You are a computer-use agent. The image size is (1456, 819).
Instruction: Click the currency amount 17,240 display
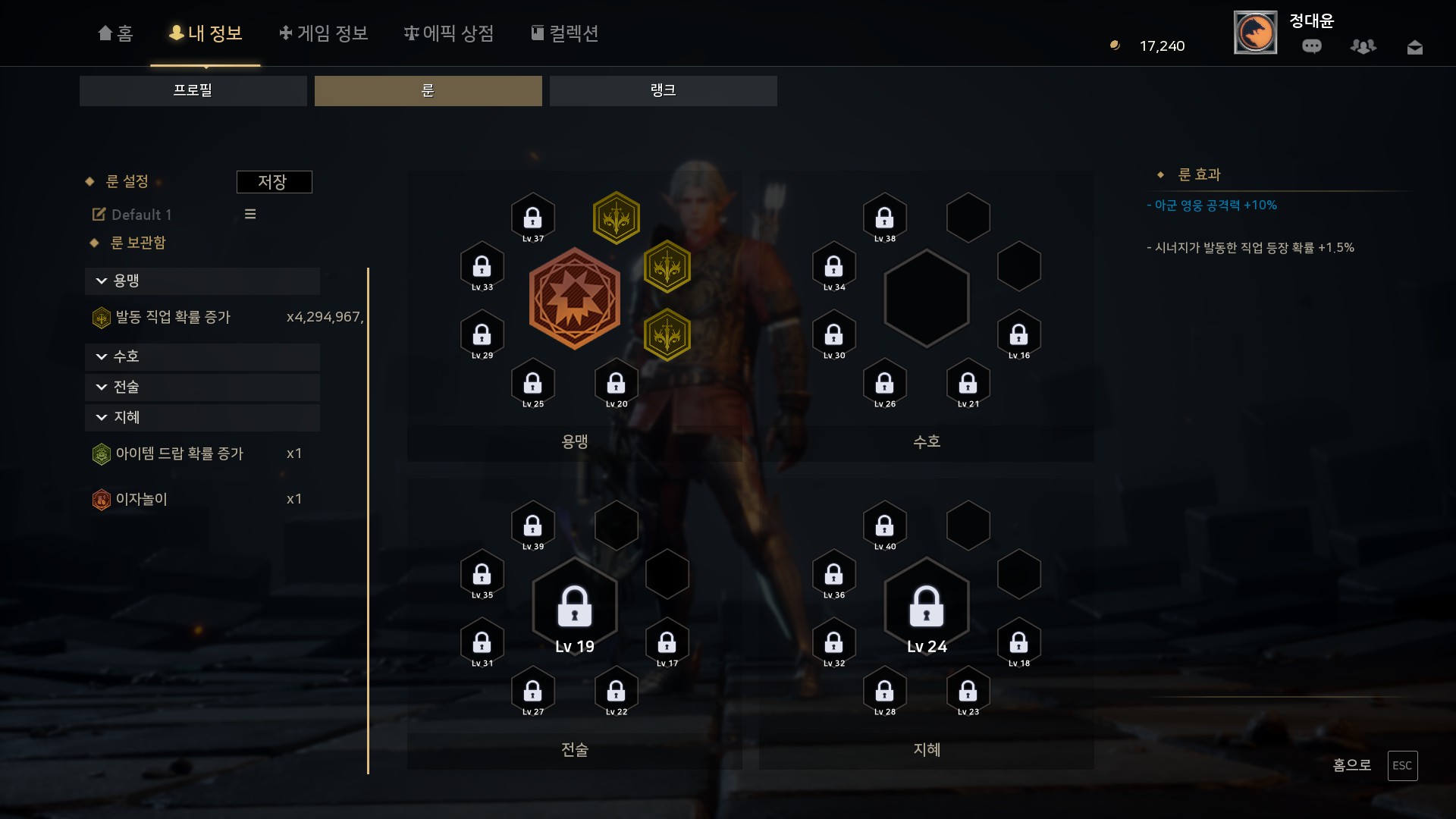tap(1159, 45)
